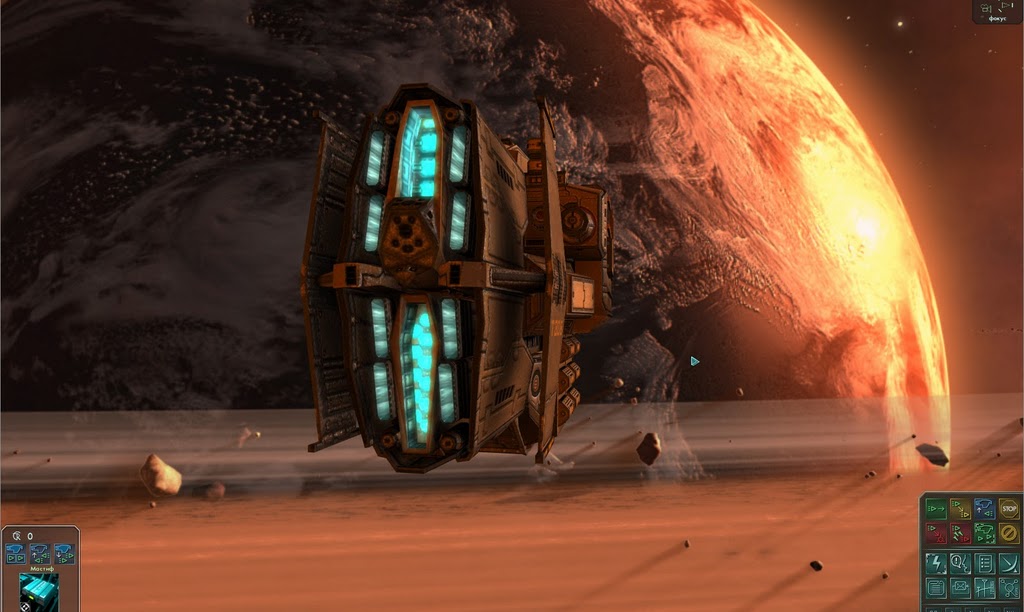Image resolution: width=1024 pixels, height=612 pixels.
Task: Open the connected nodes network map
Action: click(x=1008, y=588)
